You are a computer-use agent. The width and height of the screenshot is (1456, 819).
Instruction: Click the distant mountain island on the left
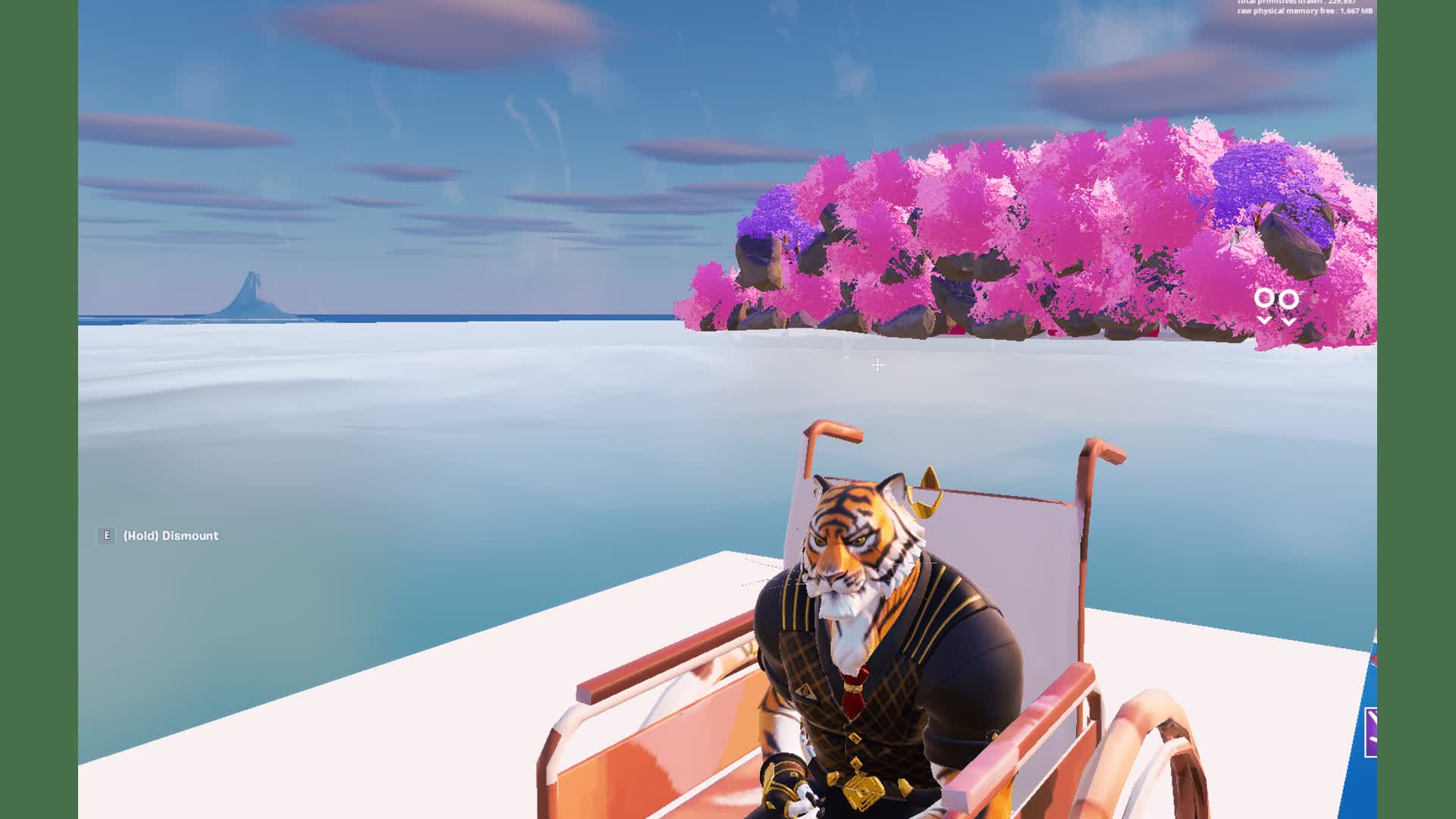[250, 296]
